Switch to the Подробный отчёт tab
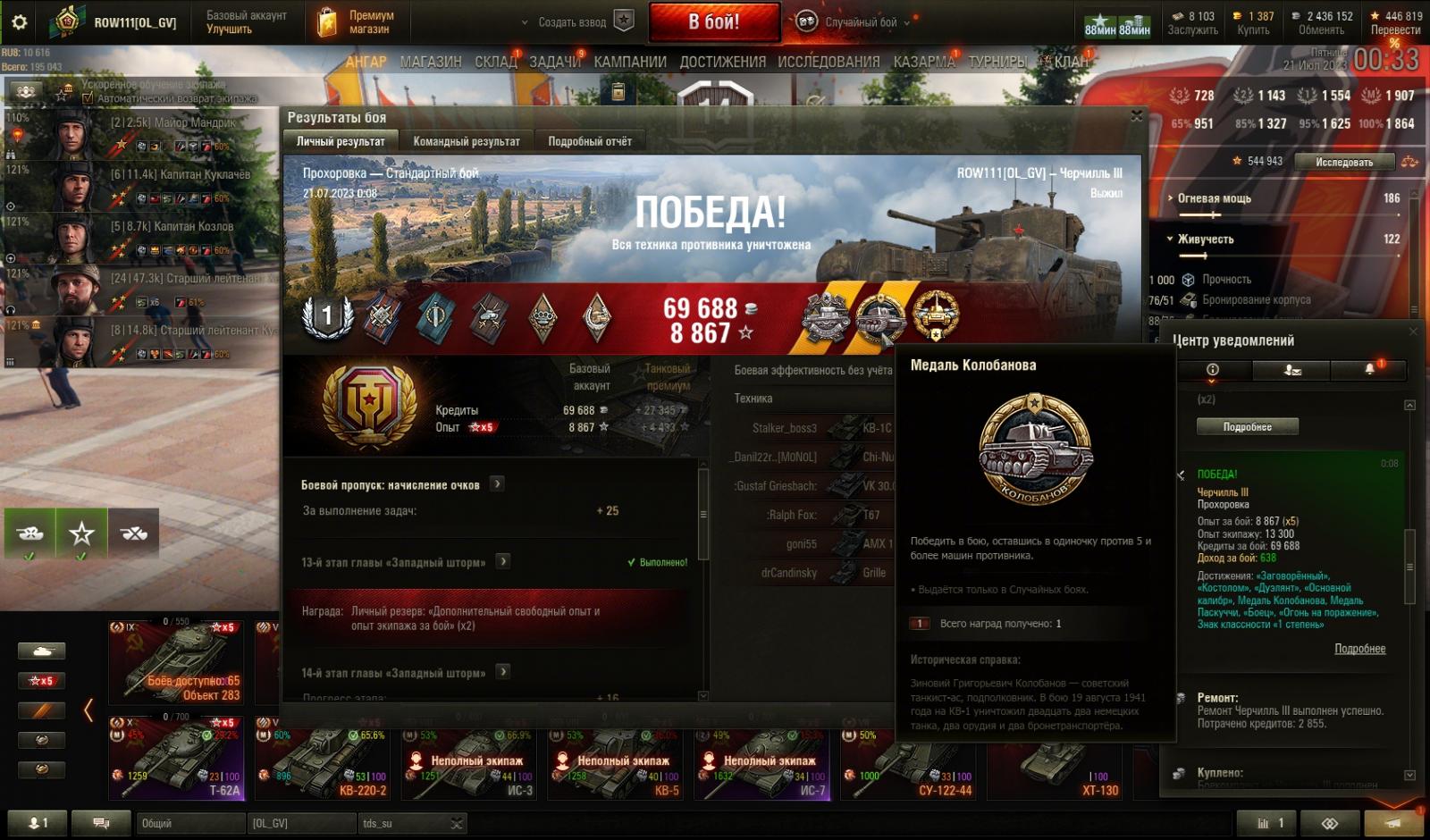The width and height of the screenshot is (1430, 840). click(x=589, y=141)
